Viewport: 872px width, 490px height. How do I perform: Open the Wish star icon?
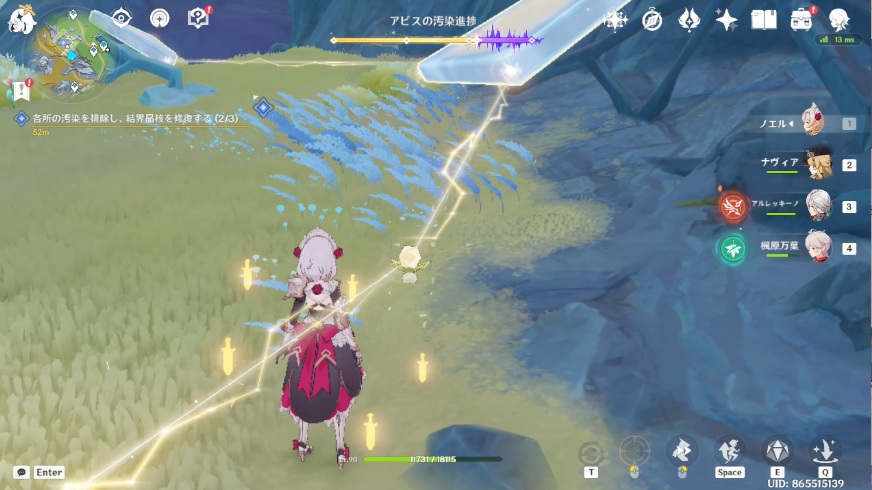click(727, 19)
